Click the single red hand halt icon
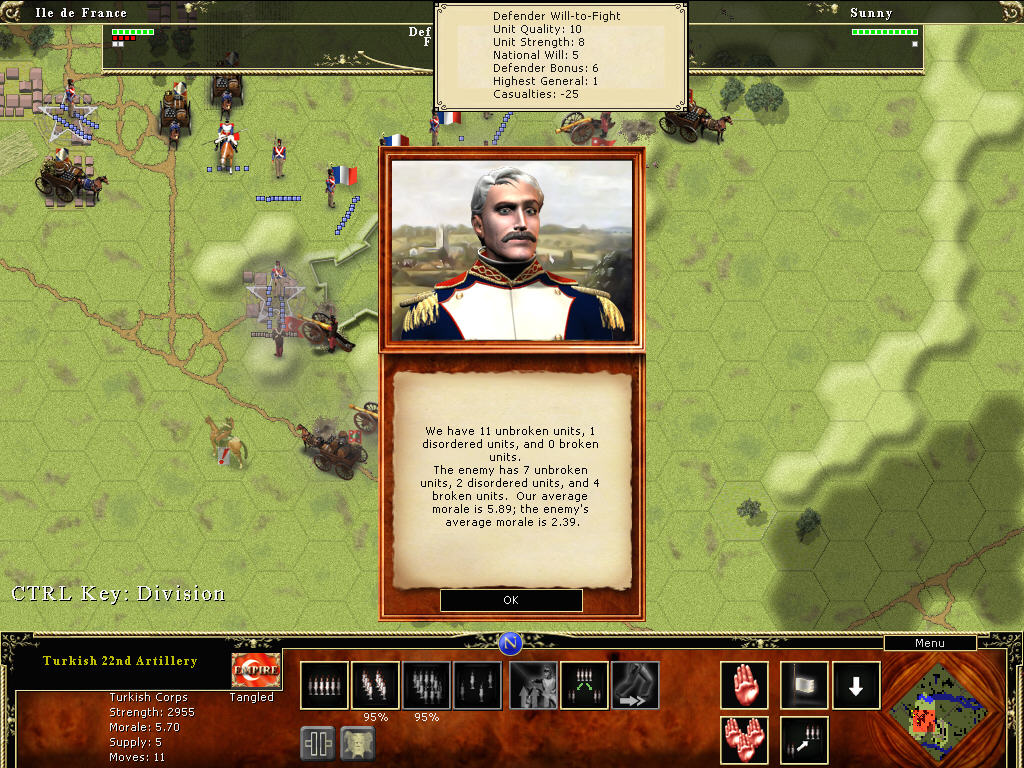Screen dimensions: 1024x768 tap(745, 685)
